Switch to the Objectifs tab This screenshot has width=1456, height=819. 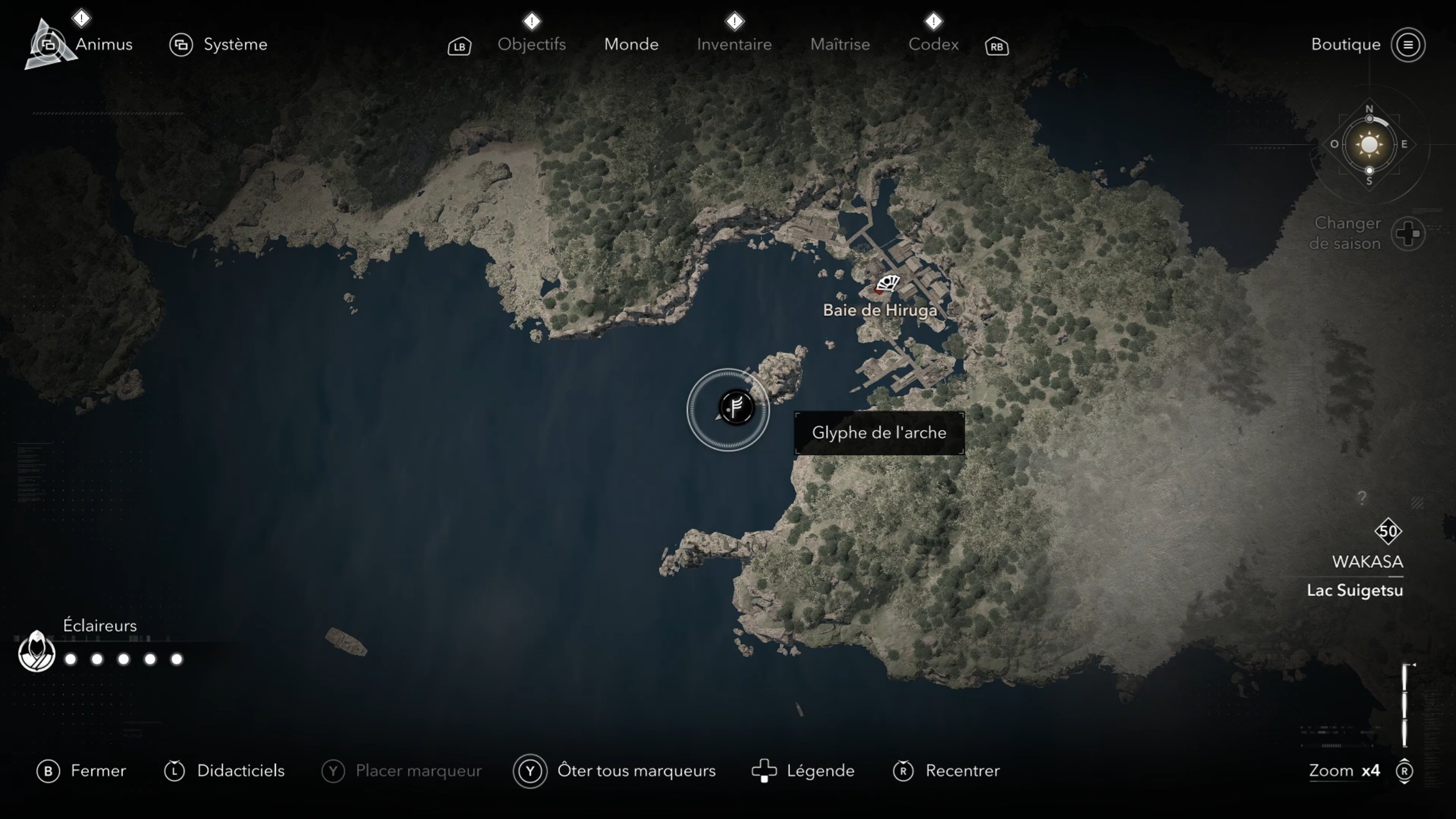[x=531, y=44]
